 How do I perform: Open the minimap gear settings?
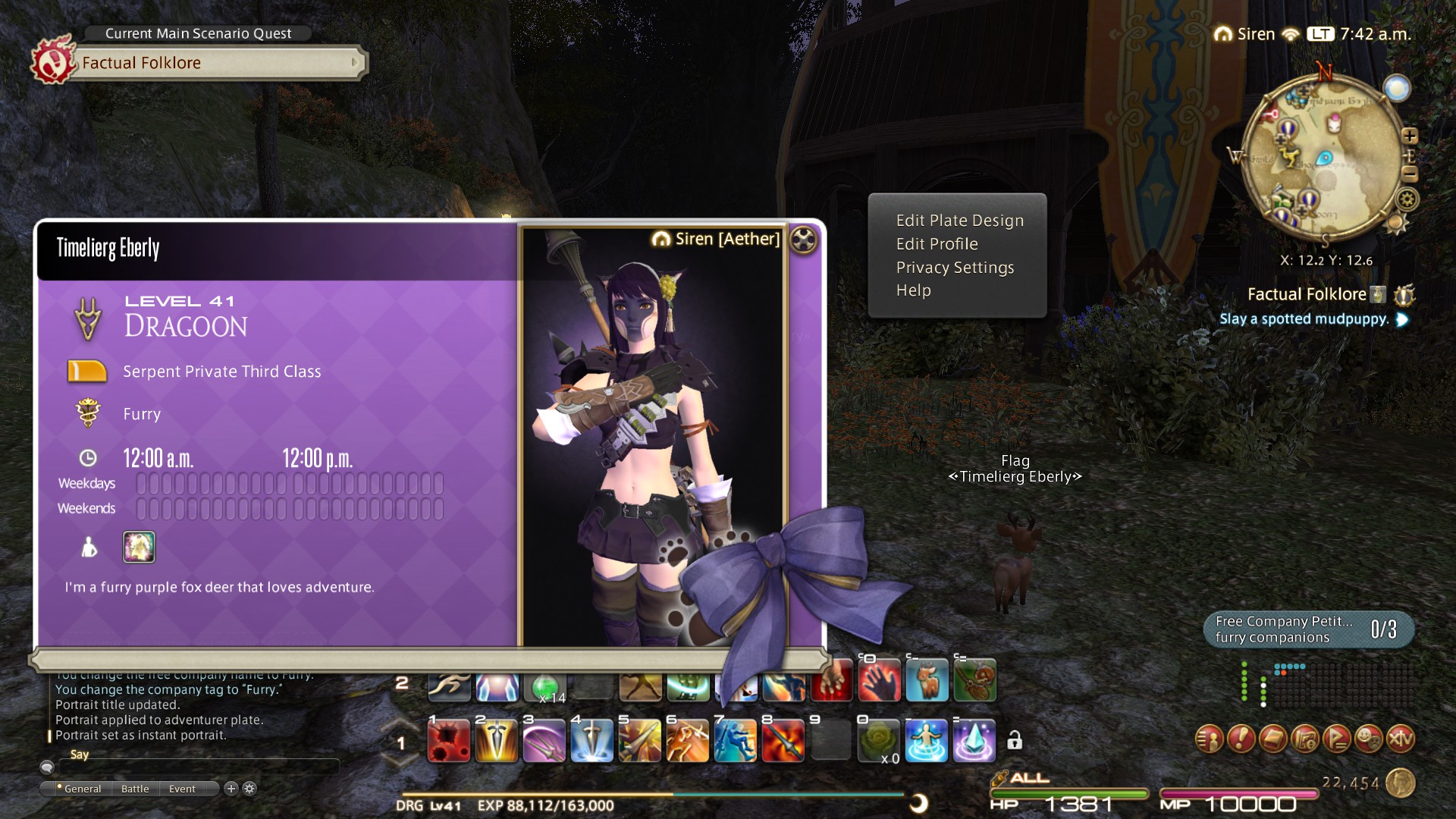tap(1407, 200)
